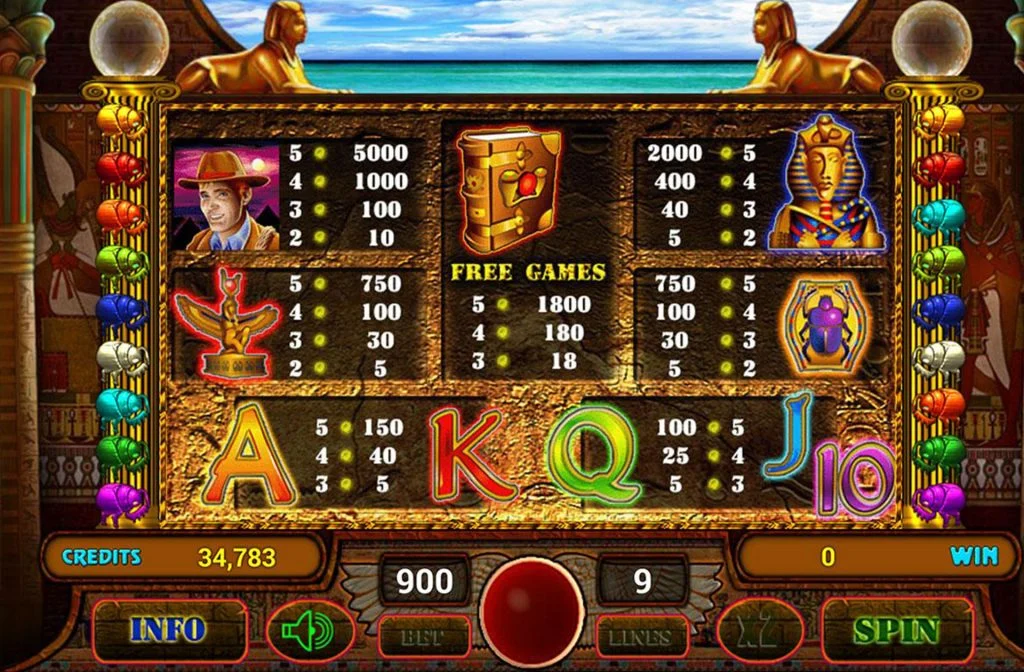Adjust paylines with the LINES button
This screenshot has height=672, width=1024.
tap(640, 636)
